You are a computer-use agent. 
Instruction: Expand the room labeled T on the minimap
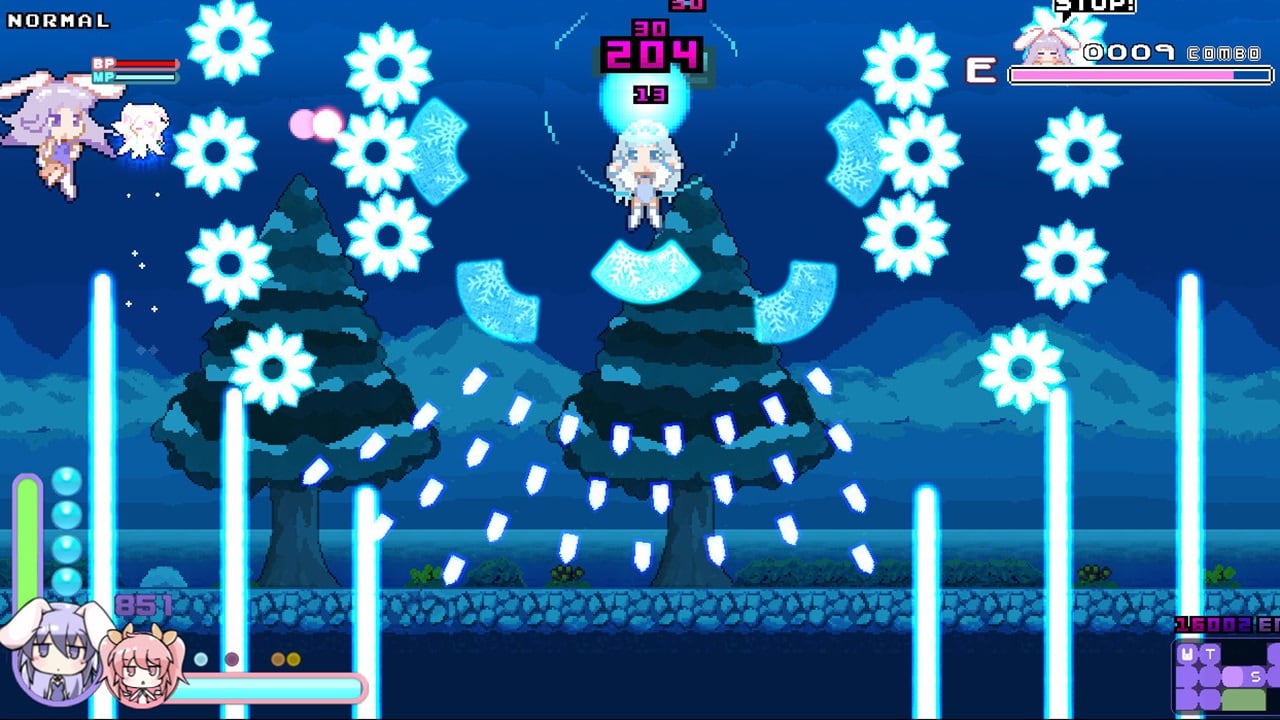pos(1210,653)
